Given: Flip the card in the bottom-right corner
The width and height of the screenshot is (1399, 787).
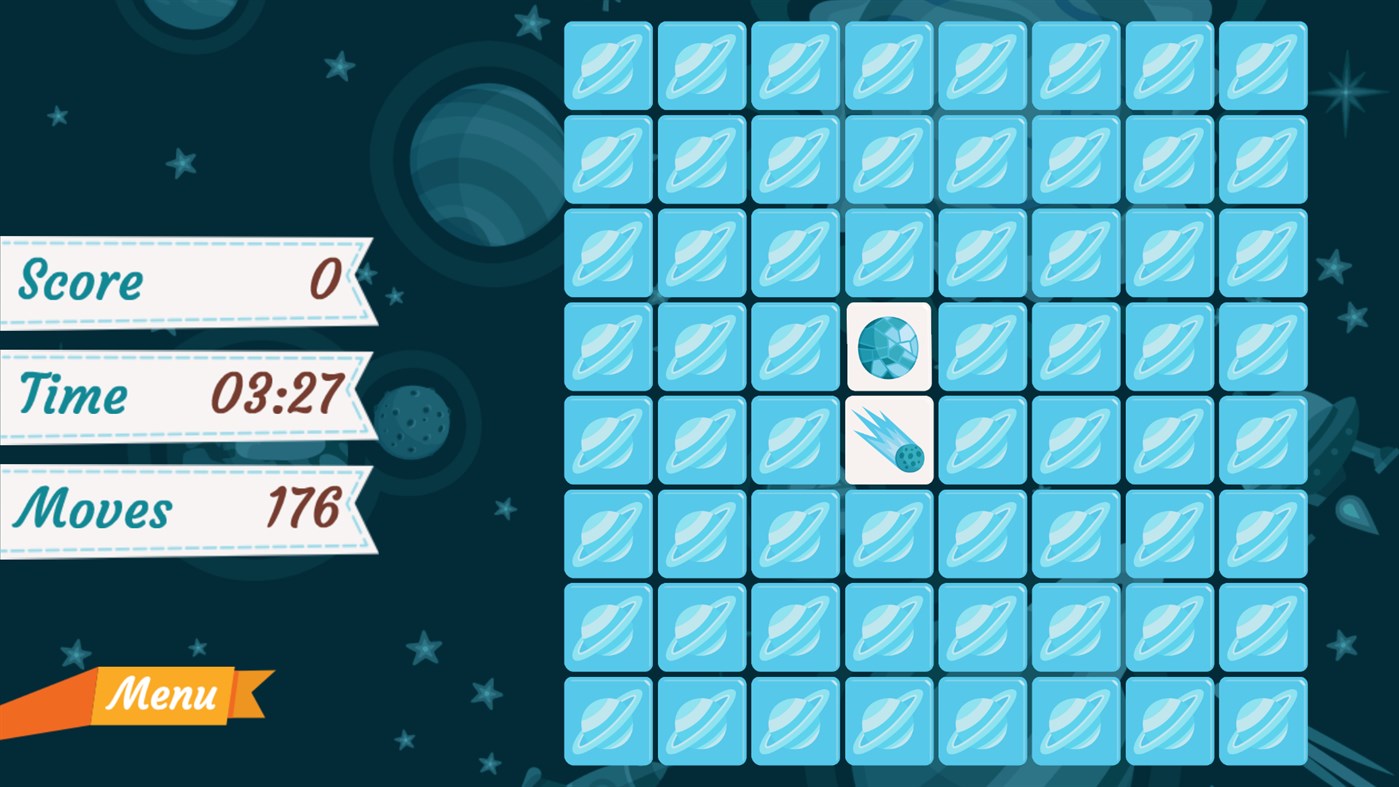Looking at the screenshot, I should tap(1262, 721).
